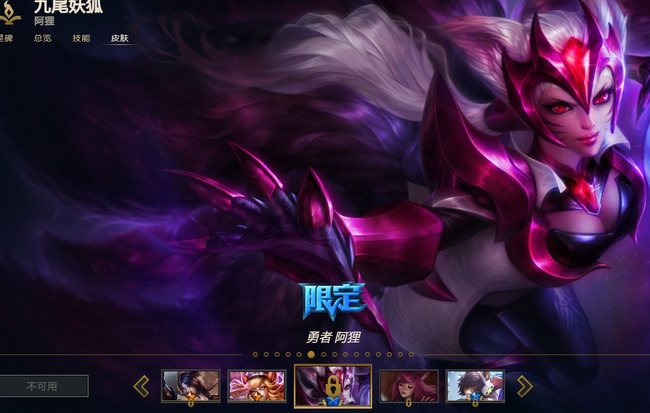Pick the red-haired Ahri skin thumbnail

408,386
